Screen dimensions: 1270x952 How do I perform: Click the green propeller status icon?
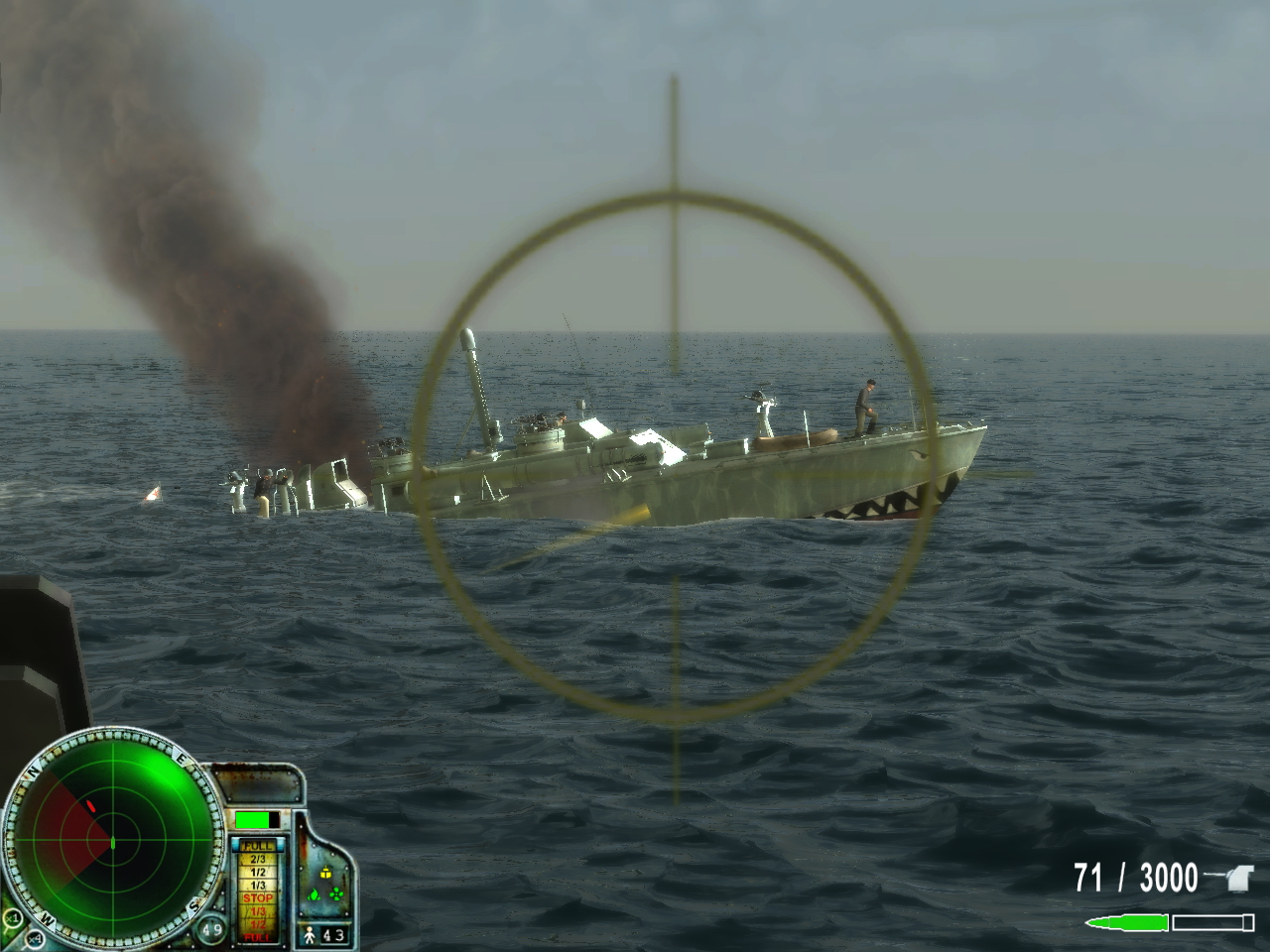click(x=334, y=895)
